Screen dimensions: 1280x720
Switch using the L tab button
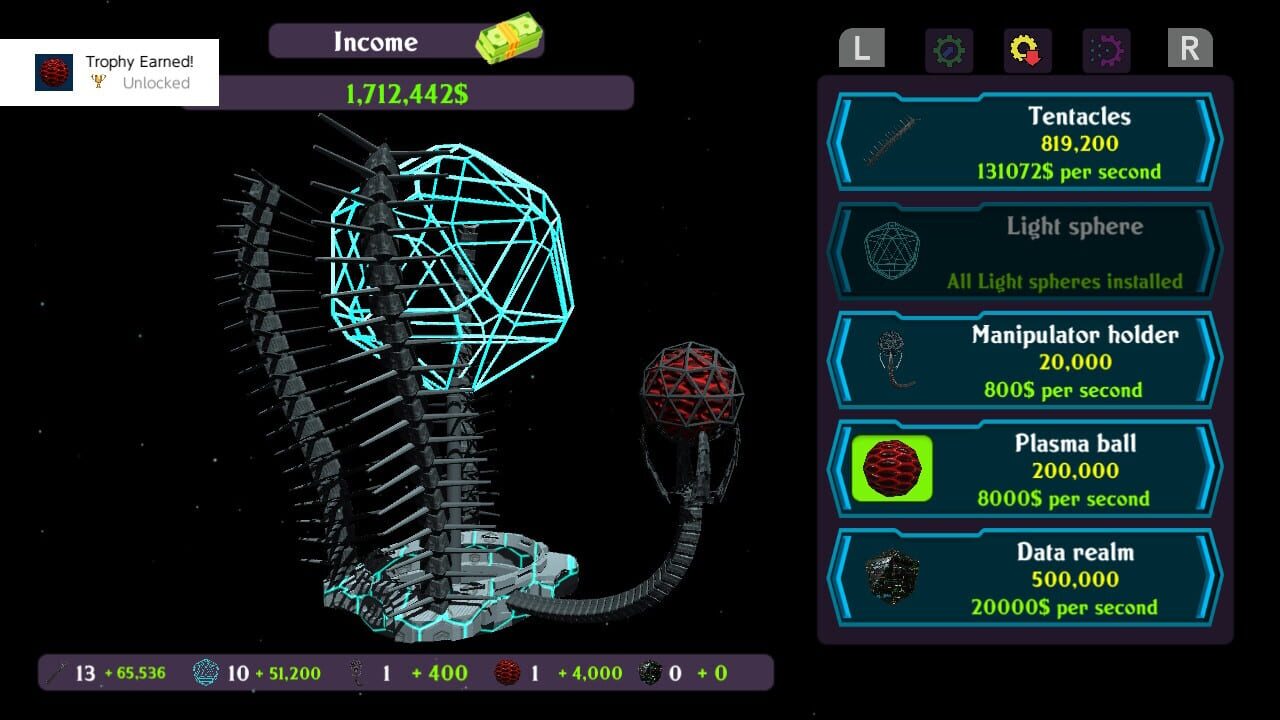click(861, 48)
